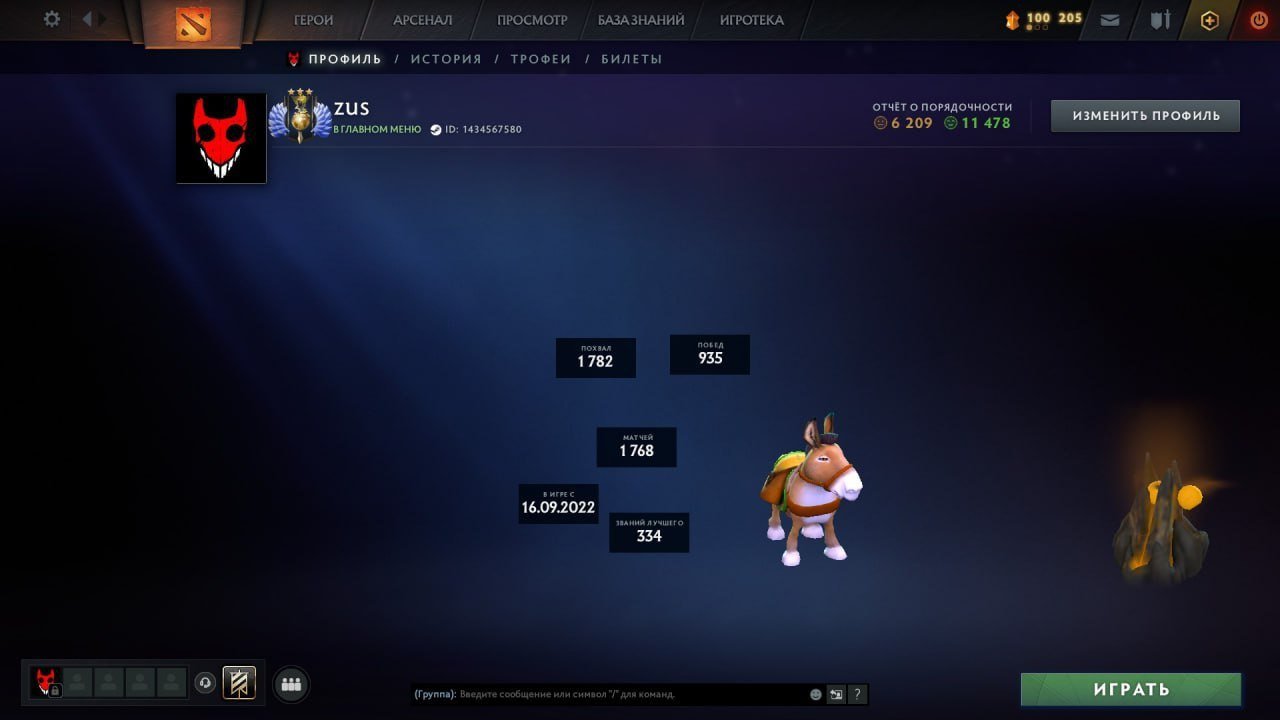The image size is (1280, 720).
Task: Click the chat help question mark
Action: 857,693
